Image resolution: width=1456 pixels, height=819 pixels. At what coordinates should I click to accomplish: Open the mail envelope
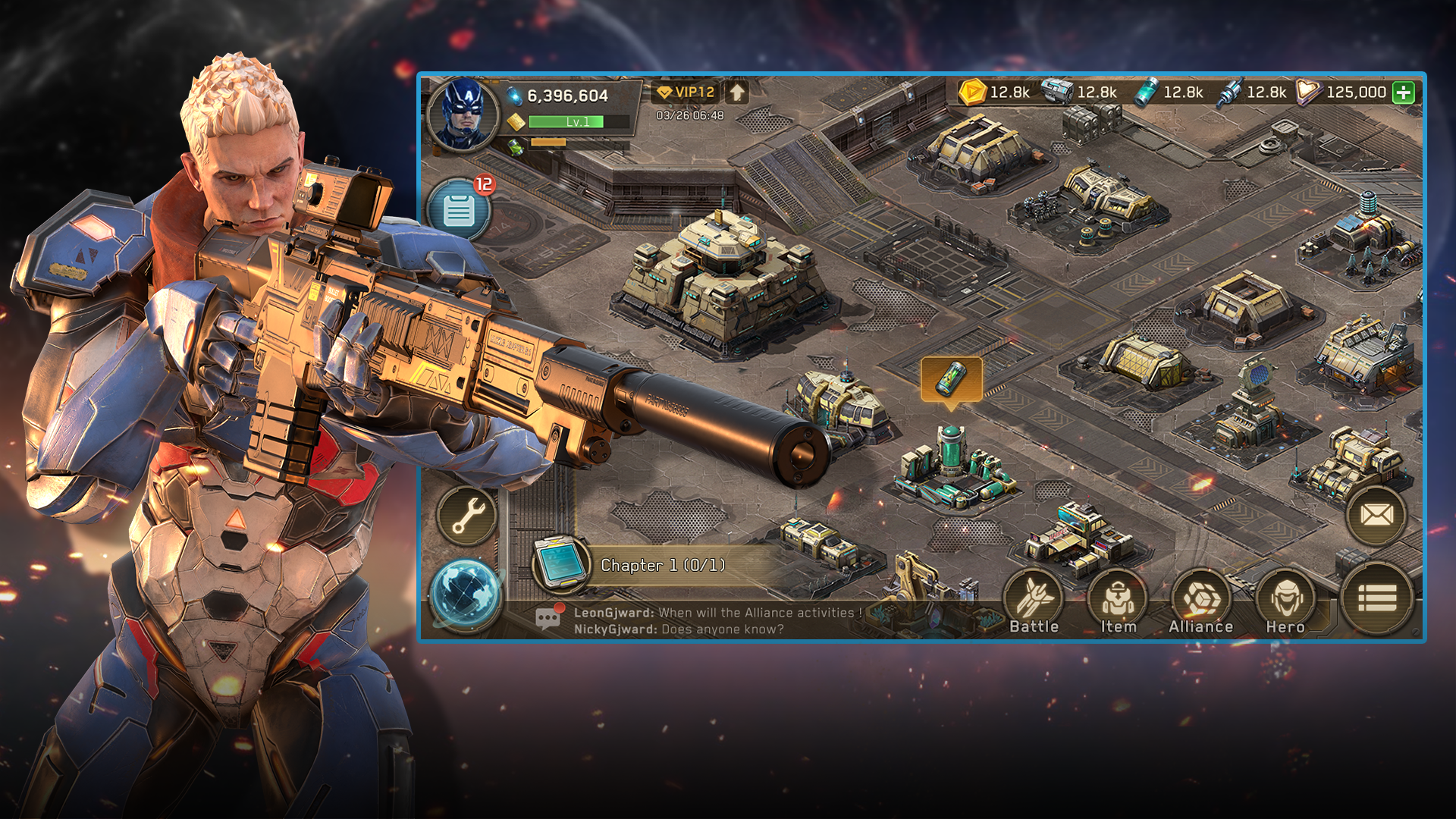pos(1376,516)
